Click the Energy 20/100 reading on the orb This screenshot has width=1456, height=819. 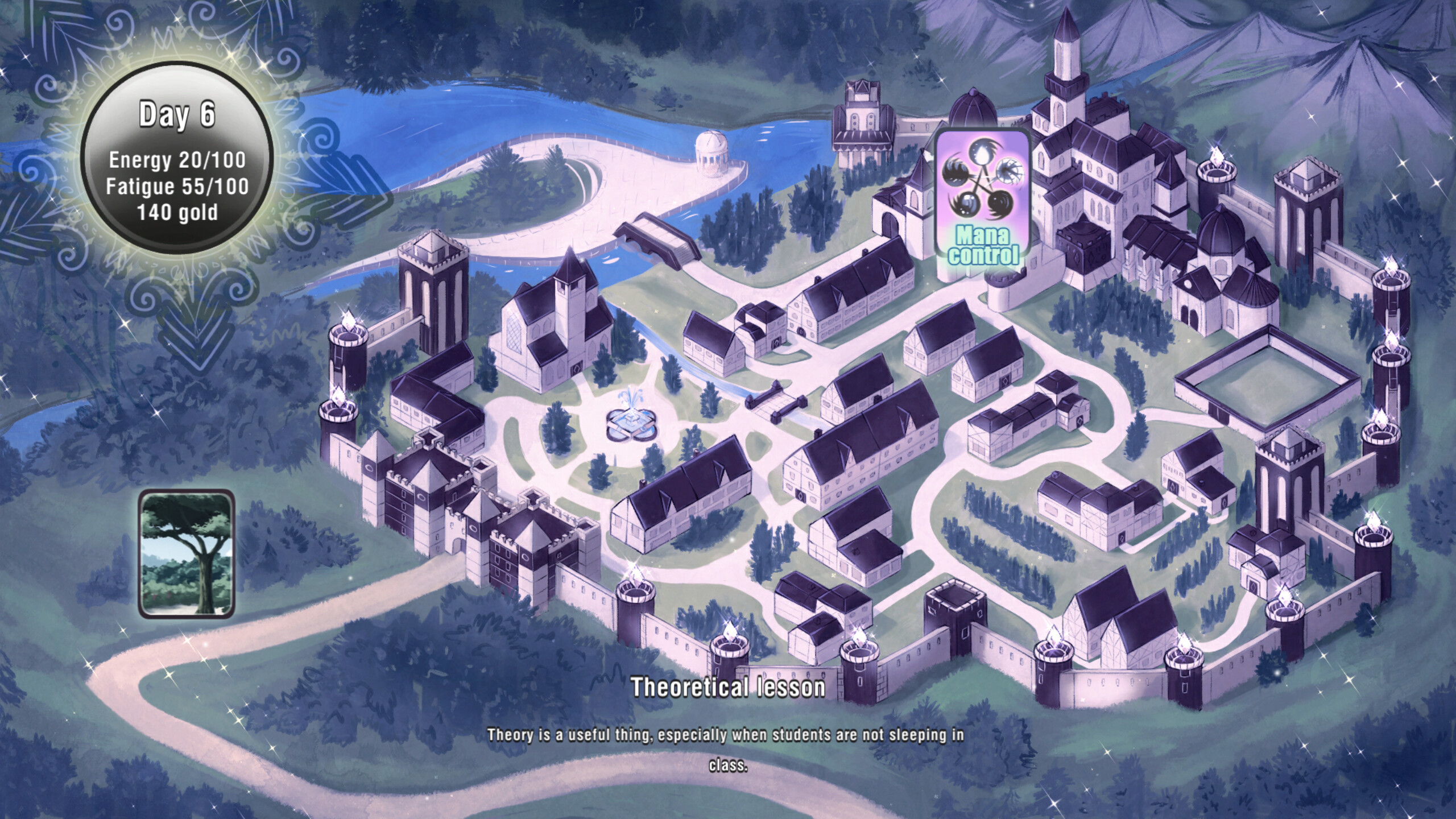point(178,162)
